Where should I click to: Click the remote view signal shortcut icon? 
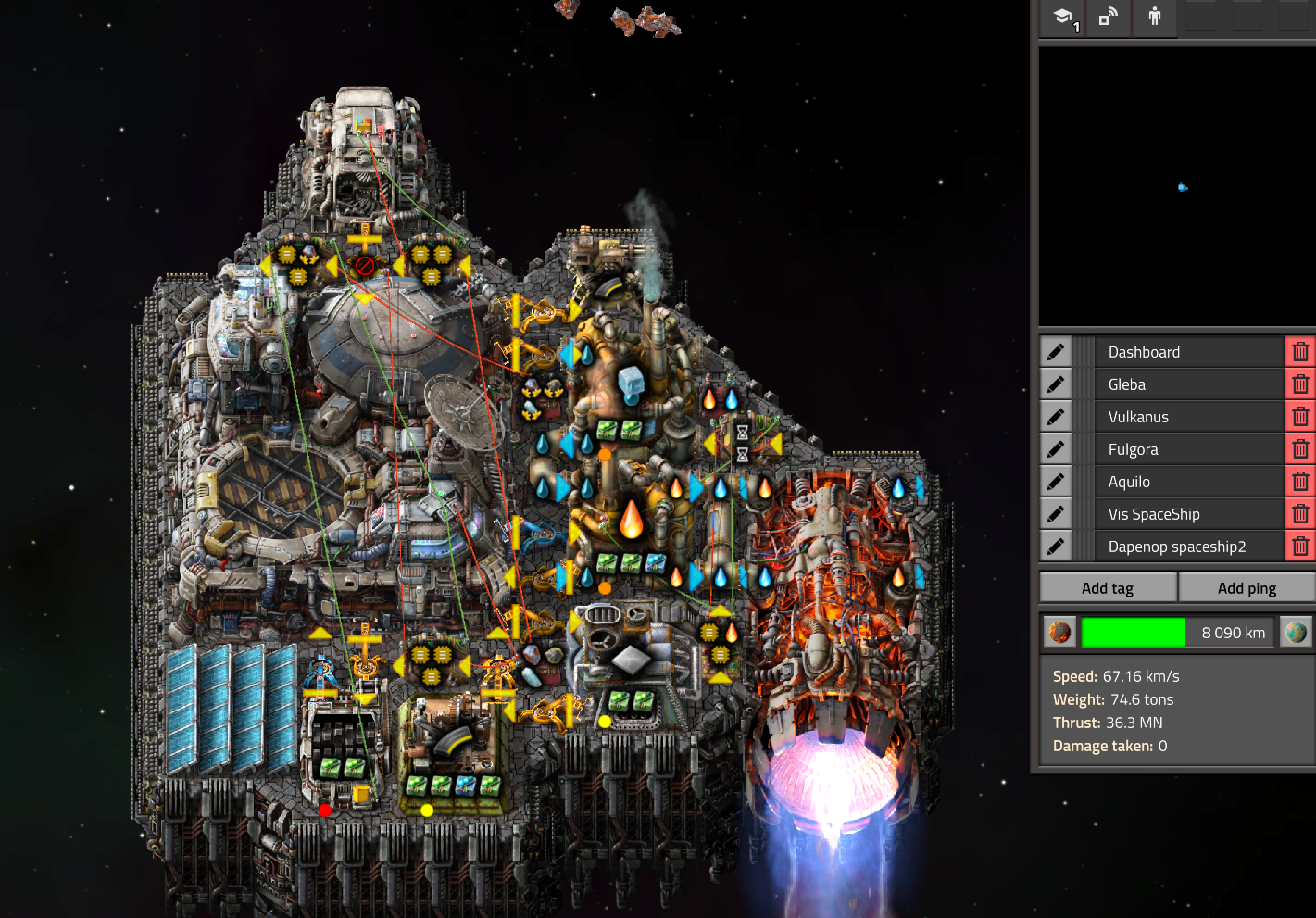point(1108,18)
